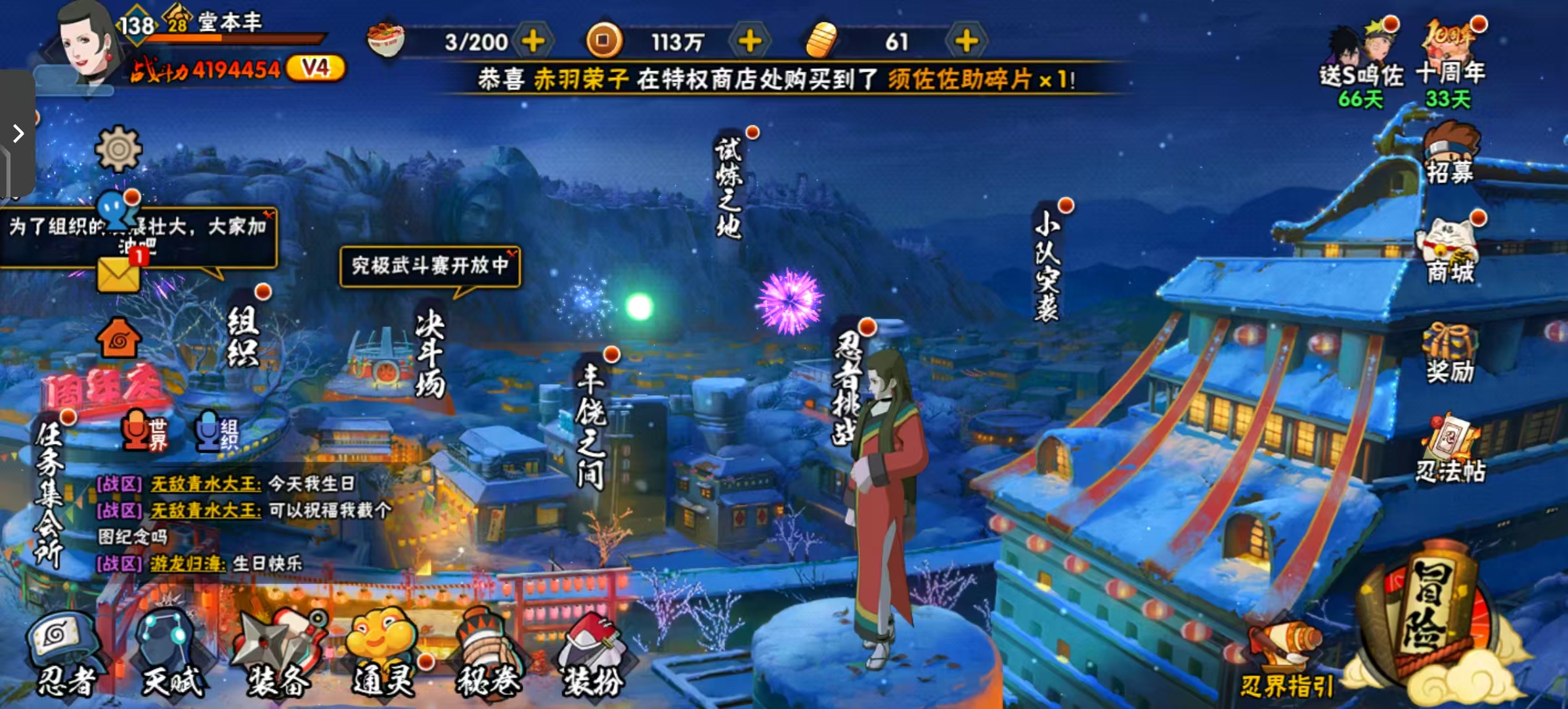Screen dimensions: 1568x709
Task: Open the 天赋 talent menu
Action: coord(171,653)
